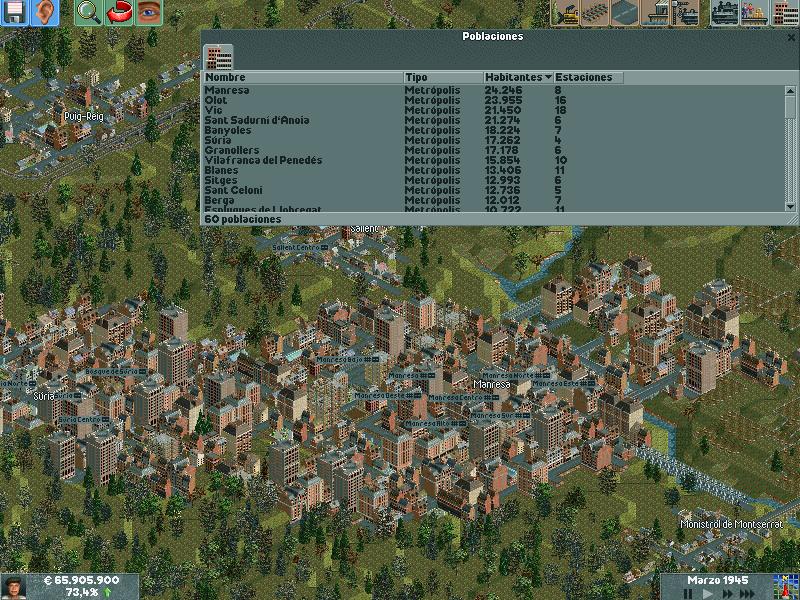The image size is (800, 600).
Task: Open the railway track construction tool
Action: [x=597, y=13]
